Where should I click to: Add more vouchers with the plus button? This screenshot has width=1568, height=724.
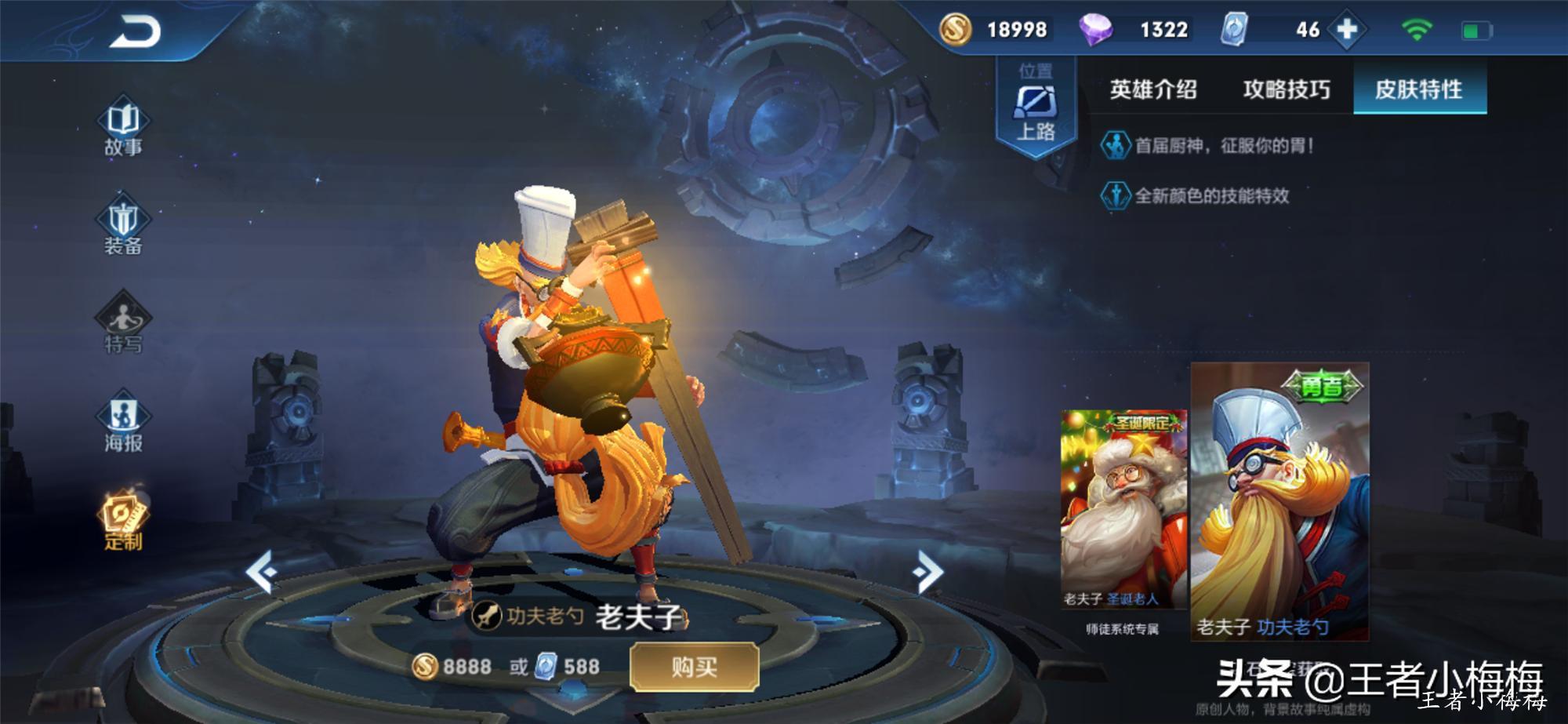[x=1347, y=30]
